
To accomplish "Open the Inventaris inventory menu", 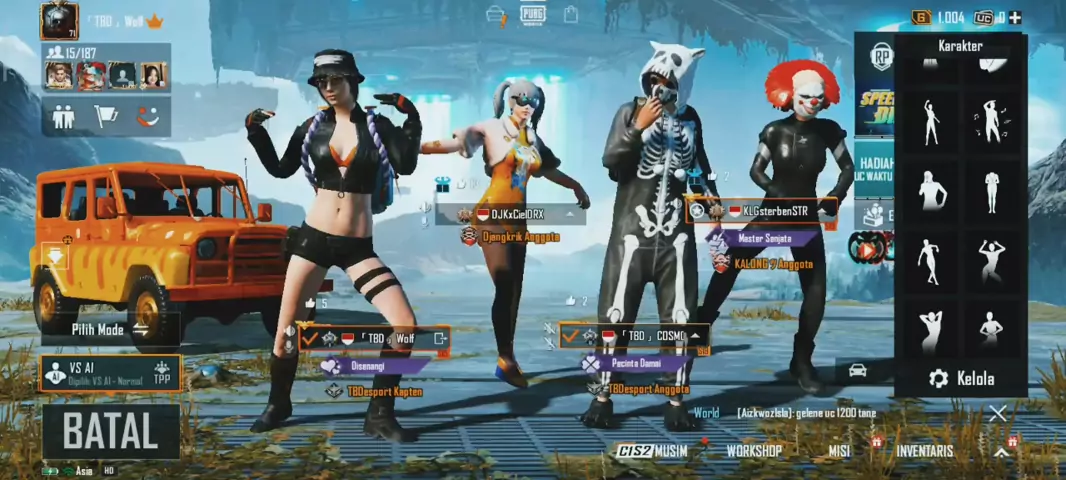I will (924, 451).
